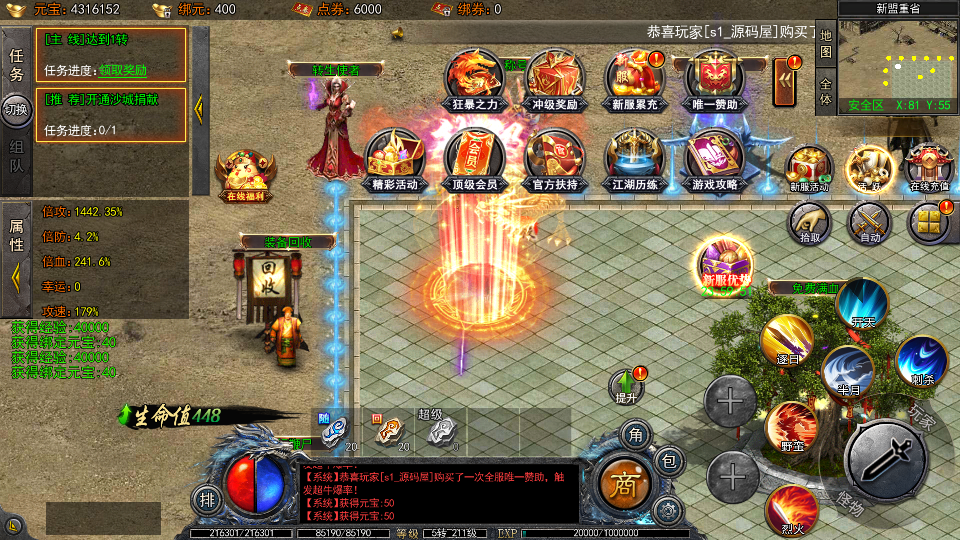
Task: Open the 游戏攻略 guide book
Action: click(715, 158)
